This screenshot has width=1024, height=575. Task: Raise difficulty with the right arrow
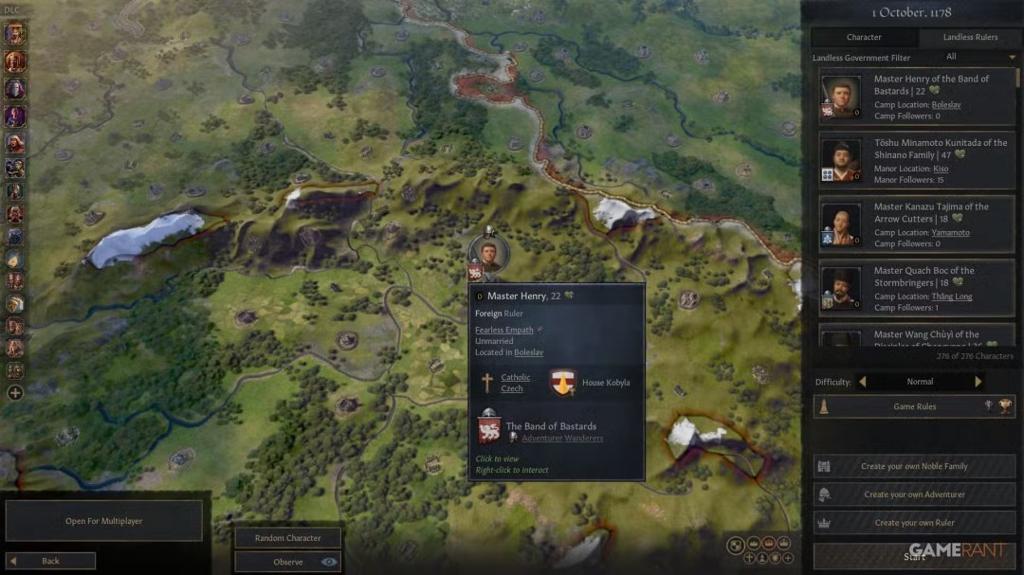pyautogui.click(x=978, y=382)
